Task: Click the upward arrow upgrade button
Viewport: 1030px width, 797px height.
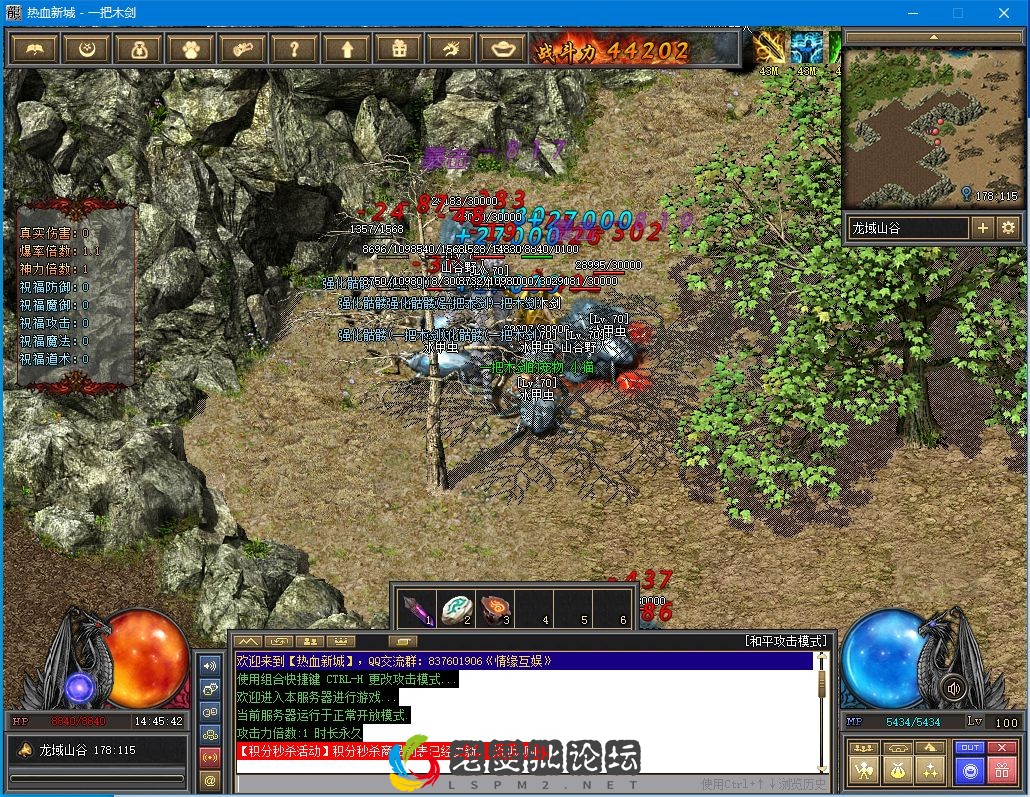Action: tap(346, 48)
